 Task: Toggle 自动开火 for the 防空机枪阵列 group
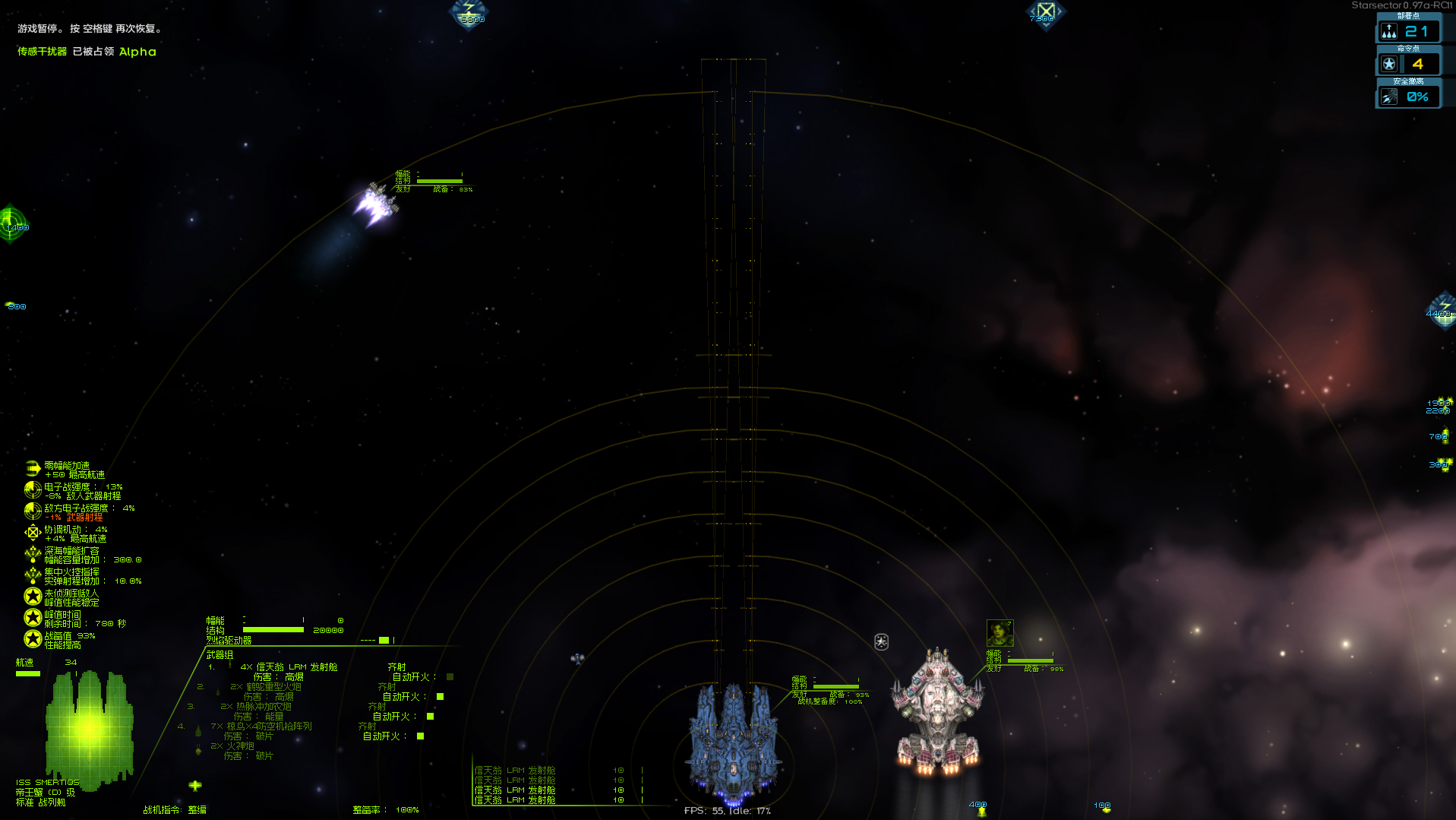[420, 736]
